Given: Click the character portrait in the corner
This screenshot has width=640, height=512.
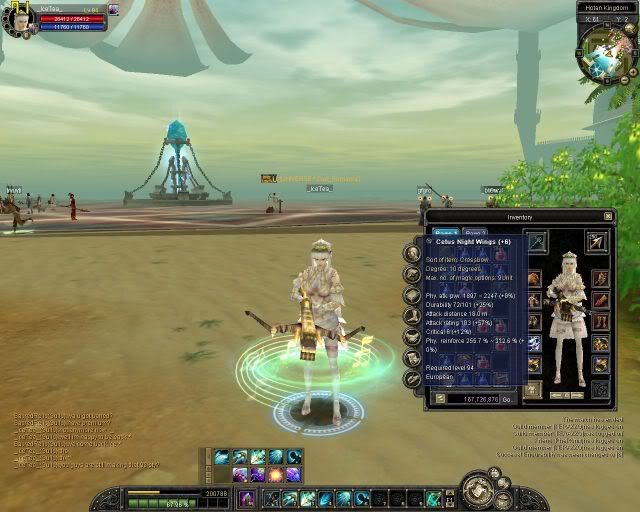Looking at the screenshot, I should 18,19.
